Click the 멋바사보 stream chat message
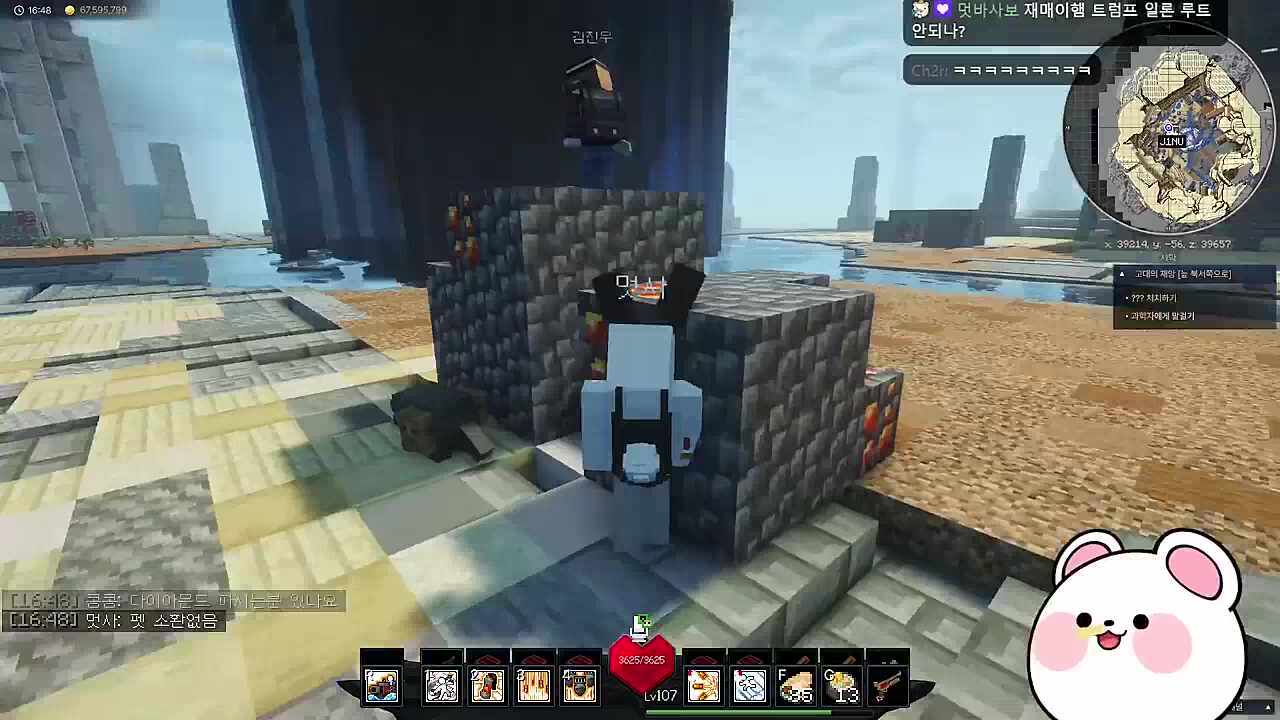 click(1060, 20)
